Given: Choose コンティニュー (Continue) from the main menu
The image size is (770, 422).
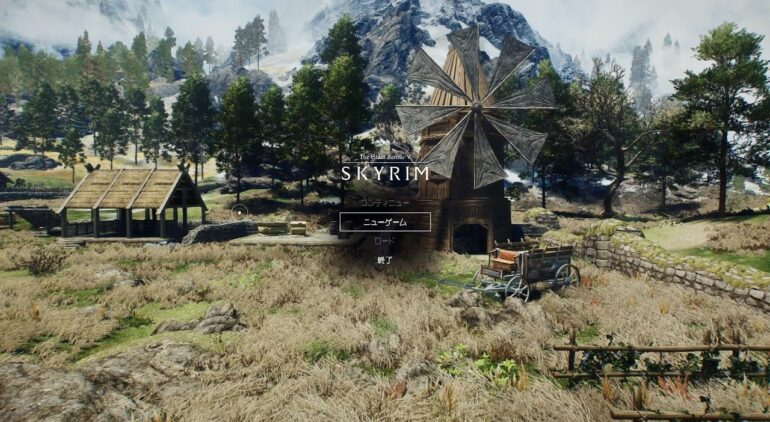Looking at the screenshot, I should coord(385,203).
